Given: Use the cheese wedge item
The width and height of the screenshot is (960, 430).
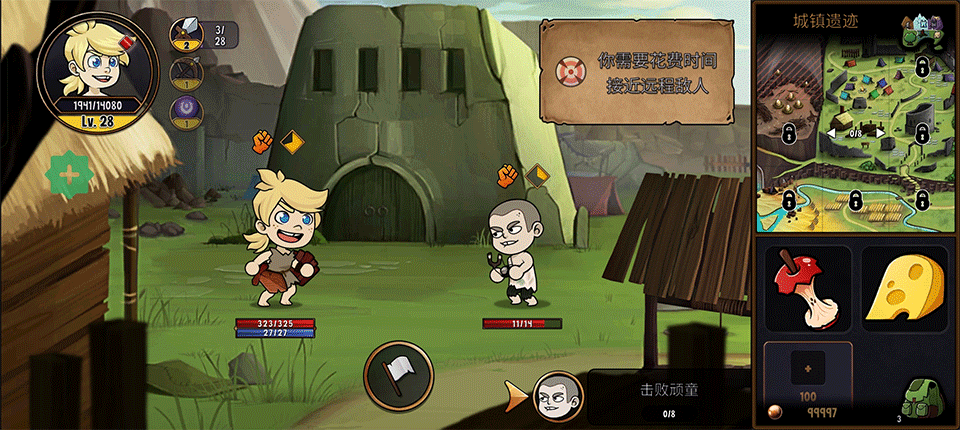Looking at the screenshot, I should [x=903, y=288].
